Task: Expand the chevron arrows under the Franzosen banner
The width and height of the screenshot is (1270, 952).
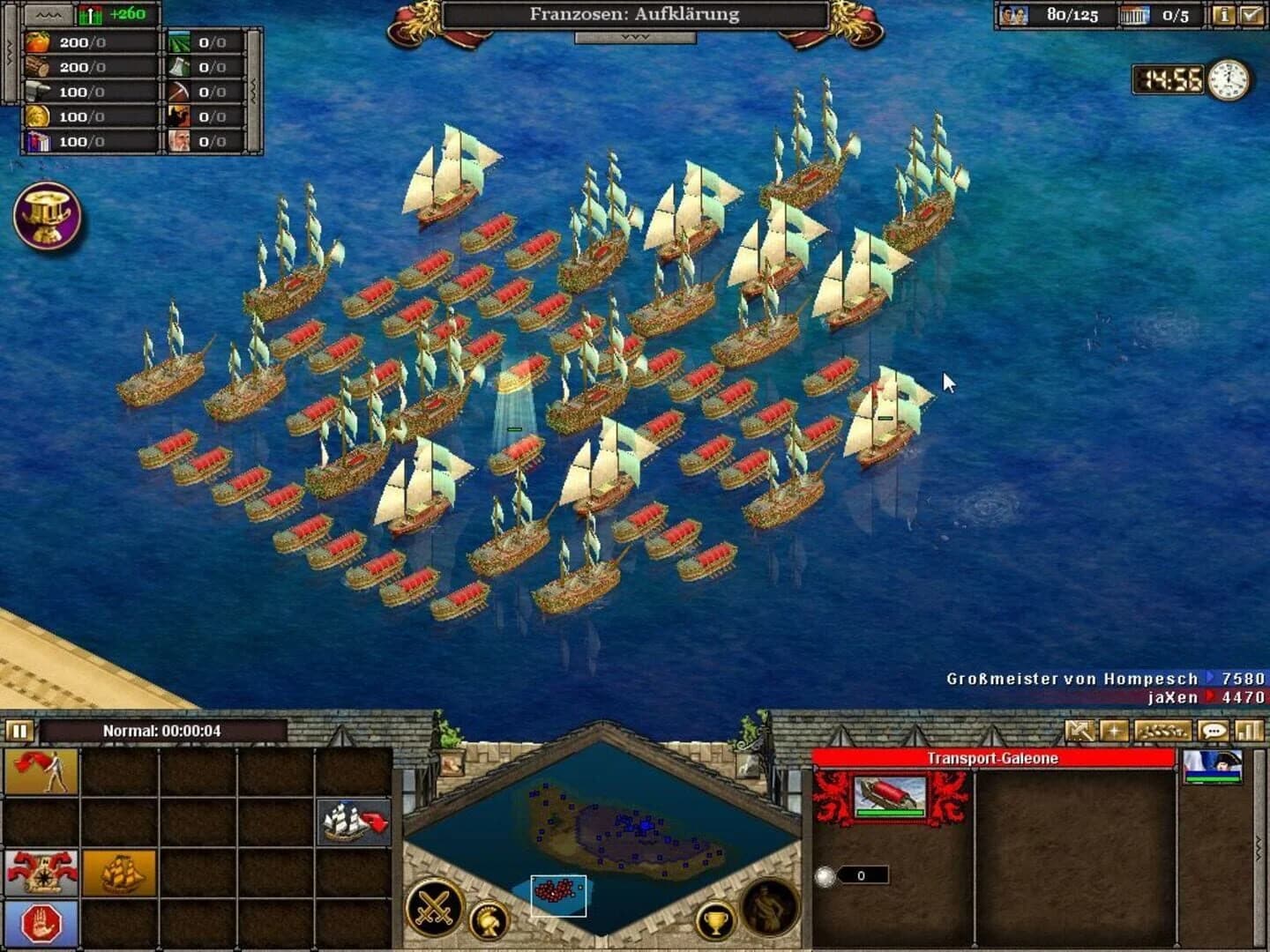Action: pyautogui.click(x=635, y=36)
